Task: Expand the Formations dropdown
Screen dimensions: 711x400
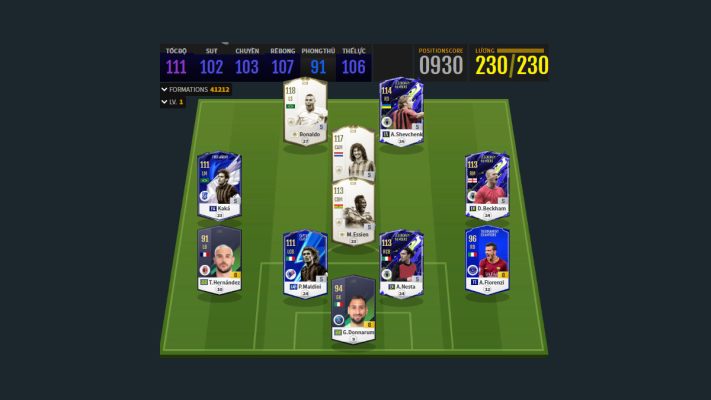Action: (x=164, y=89)
